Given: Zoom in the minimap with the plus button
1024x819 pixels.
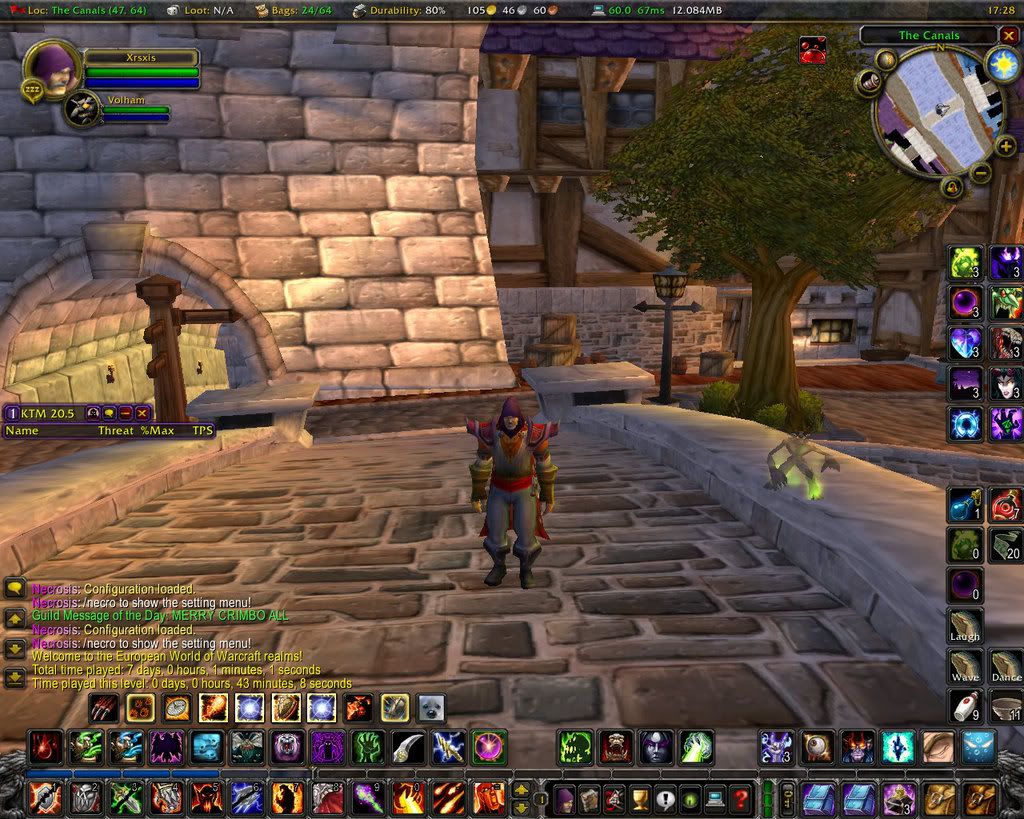Looking at the screenshot, I should (x=1005, y=147).
